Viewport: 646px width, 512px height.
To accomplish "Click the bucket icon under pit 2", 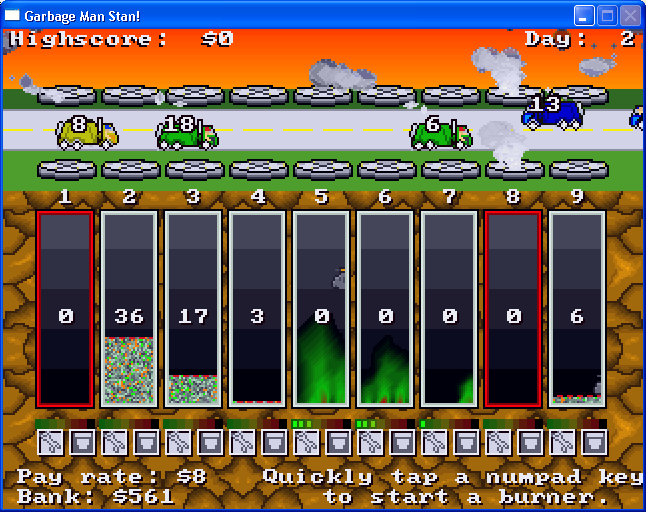I will click(146, 442).
